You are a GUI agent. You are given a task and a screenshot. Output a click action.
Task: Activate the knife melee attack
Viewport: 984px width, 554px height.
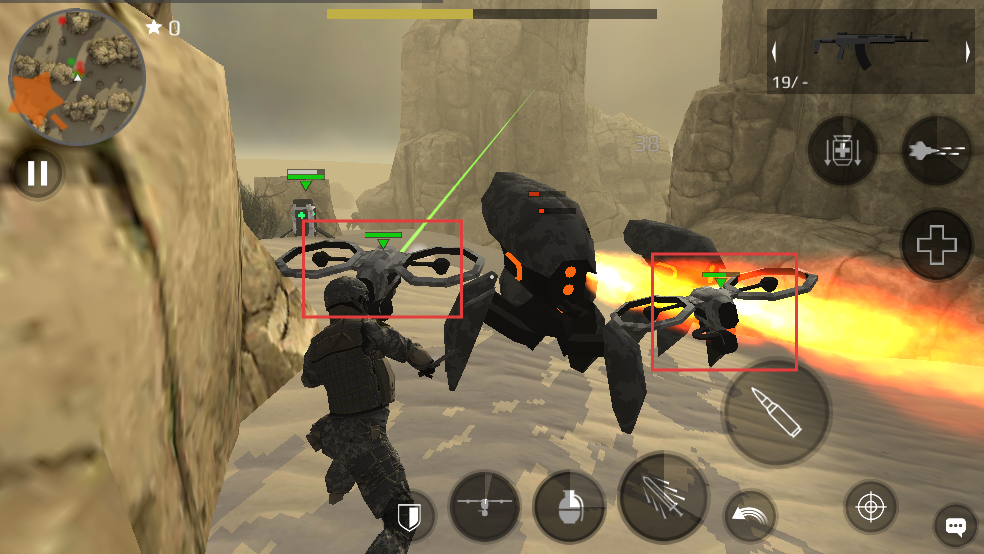663,497
